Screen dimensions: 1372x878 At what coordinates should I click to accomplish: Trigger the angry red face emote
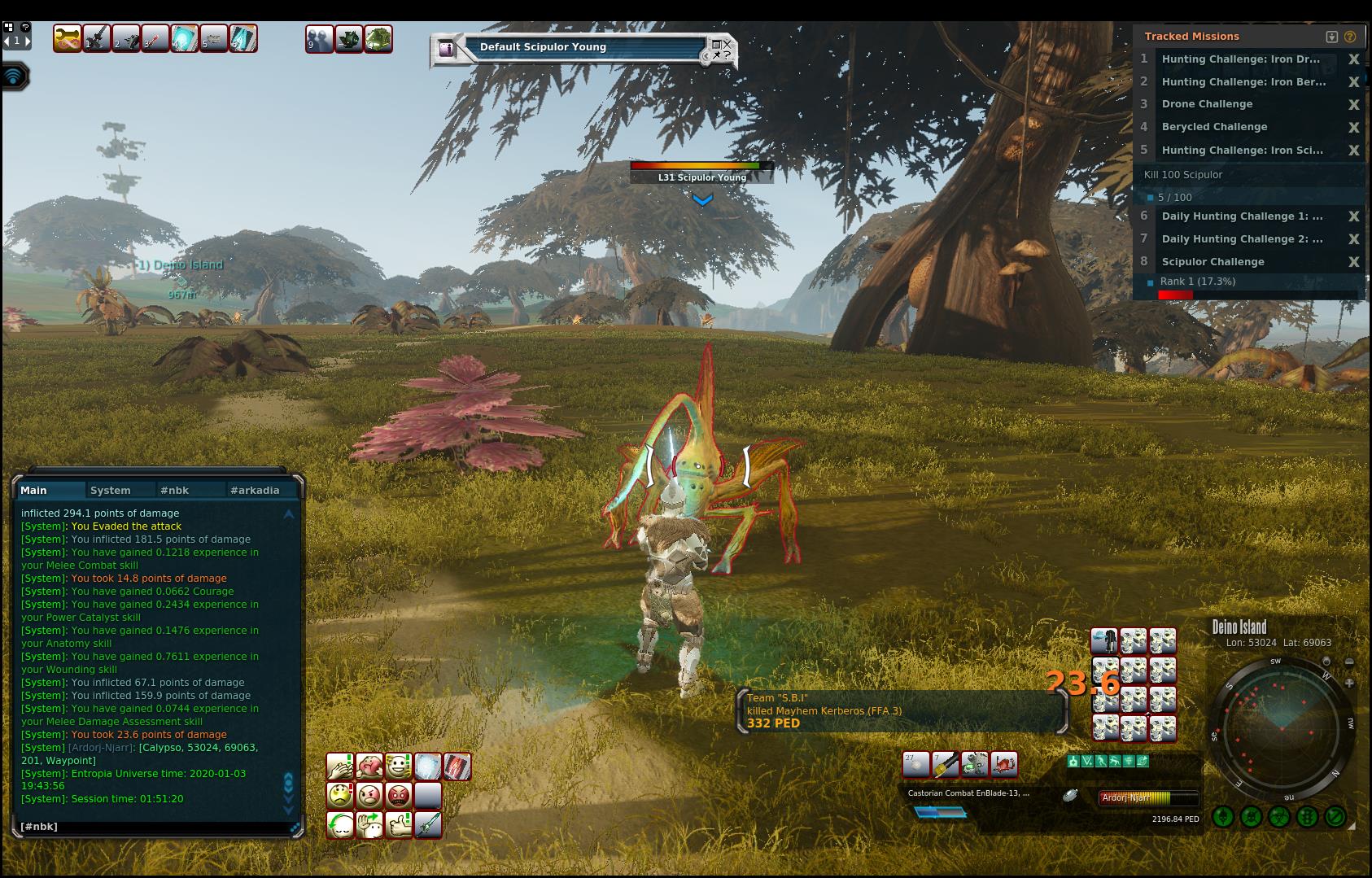pyautogui.click(x=398, y=795)
